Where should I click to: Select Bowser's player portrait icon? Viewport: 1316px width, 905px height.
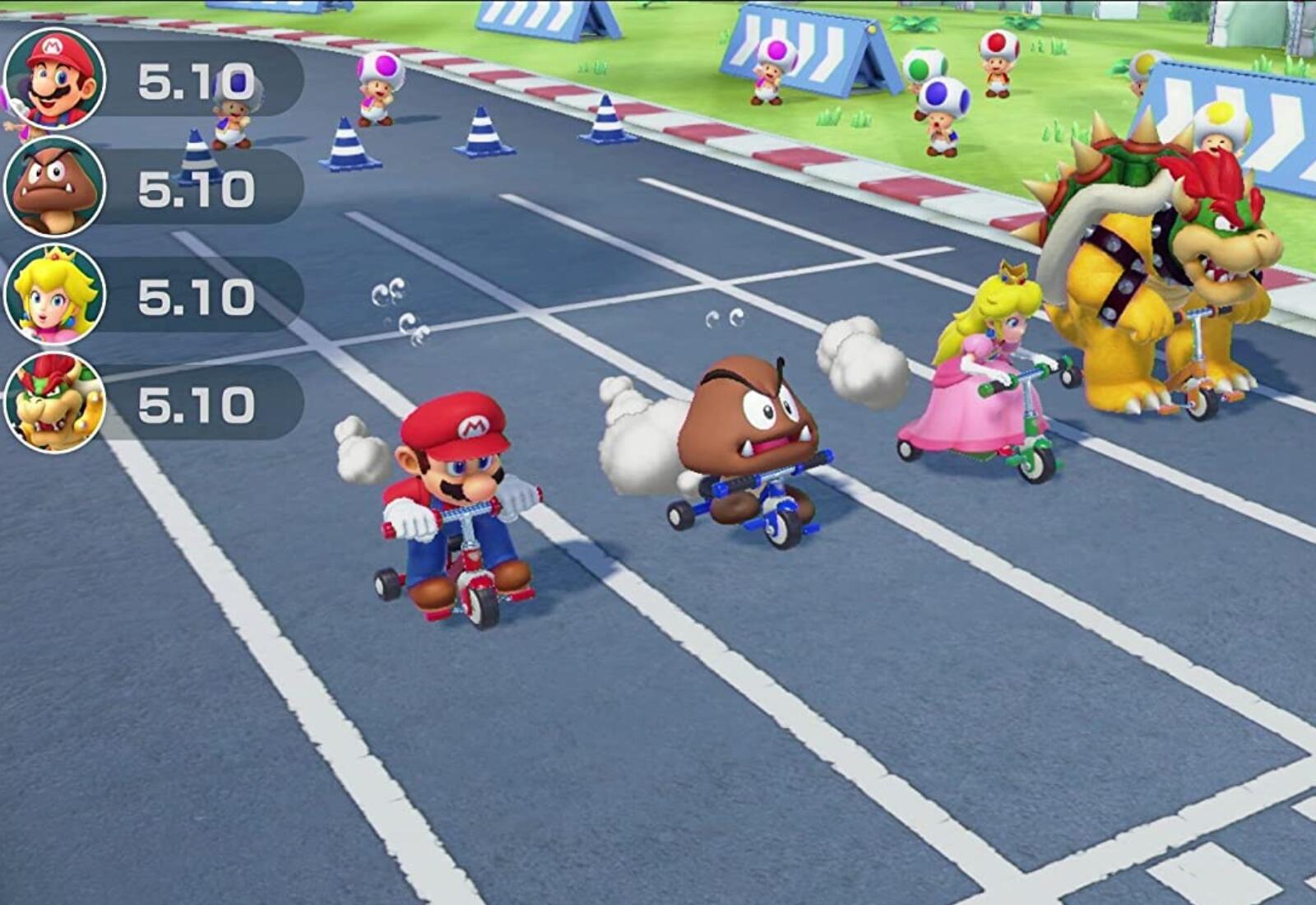(54, 402)
